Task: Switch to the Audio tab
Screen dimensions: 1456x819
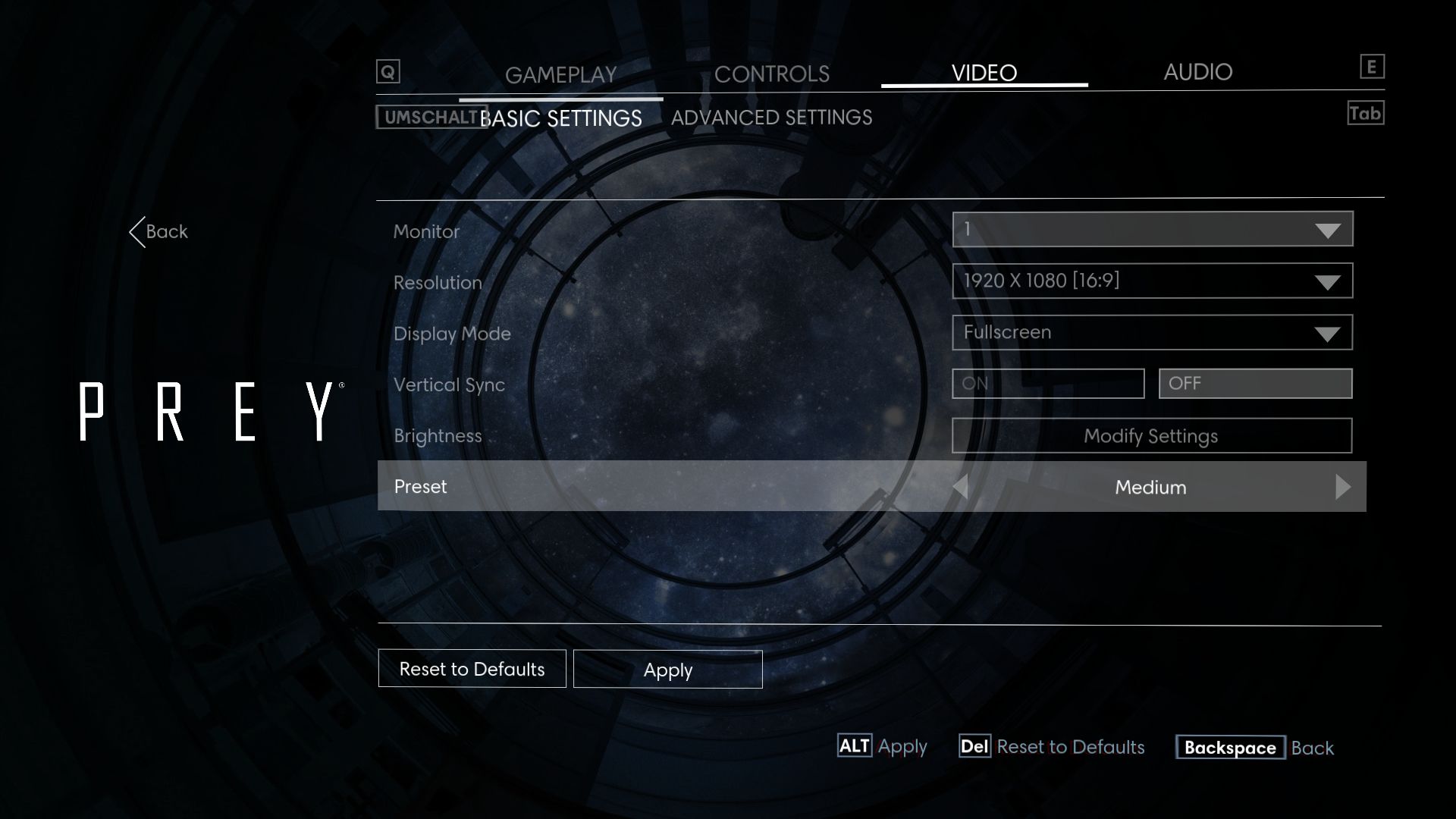Action: point(1197,72)
